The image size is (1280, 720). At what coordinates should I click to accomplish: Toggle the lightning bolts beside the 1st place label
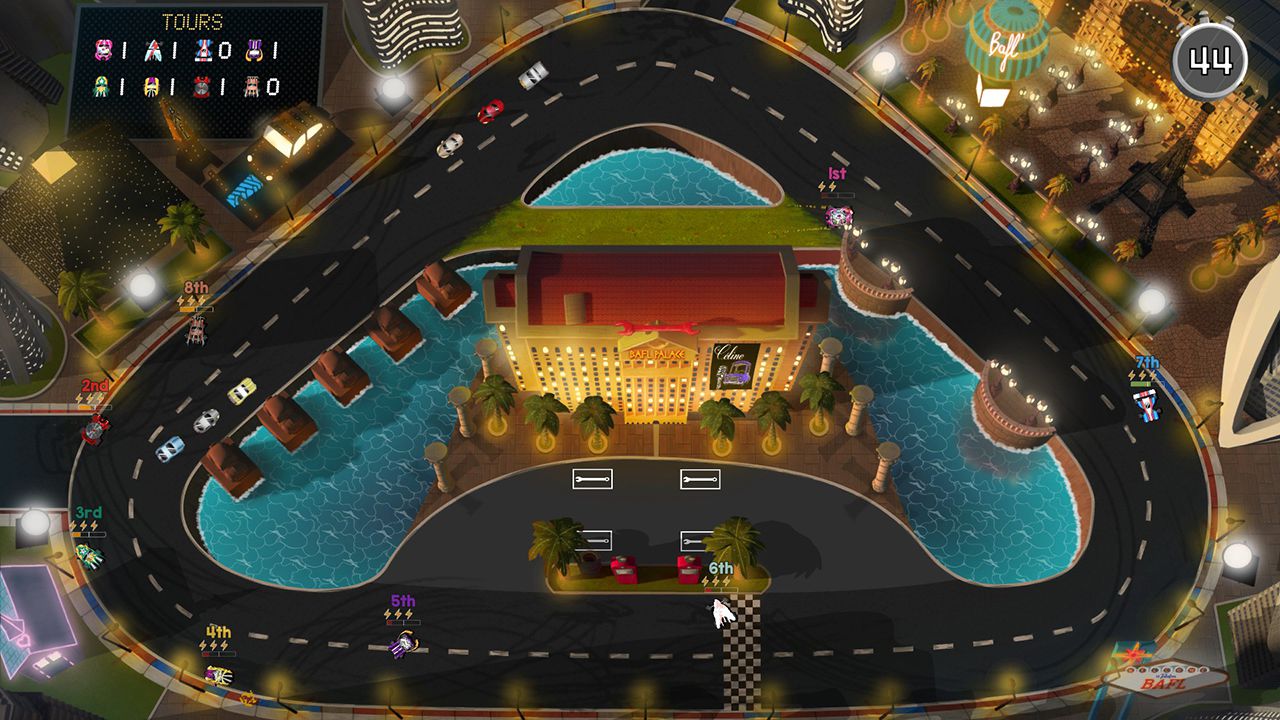pyautogui.click(x=827, y=186)
